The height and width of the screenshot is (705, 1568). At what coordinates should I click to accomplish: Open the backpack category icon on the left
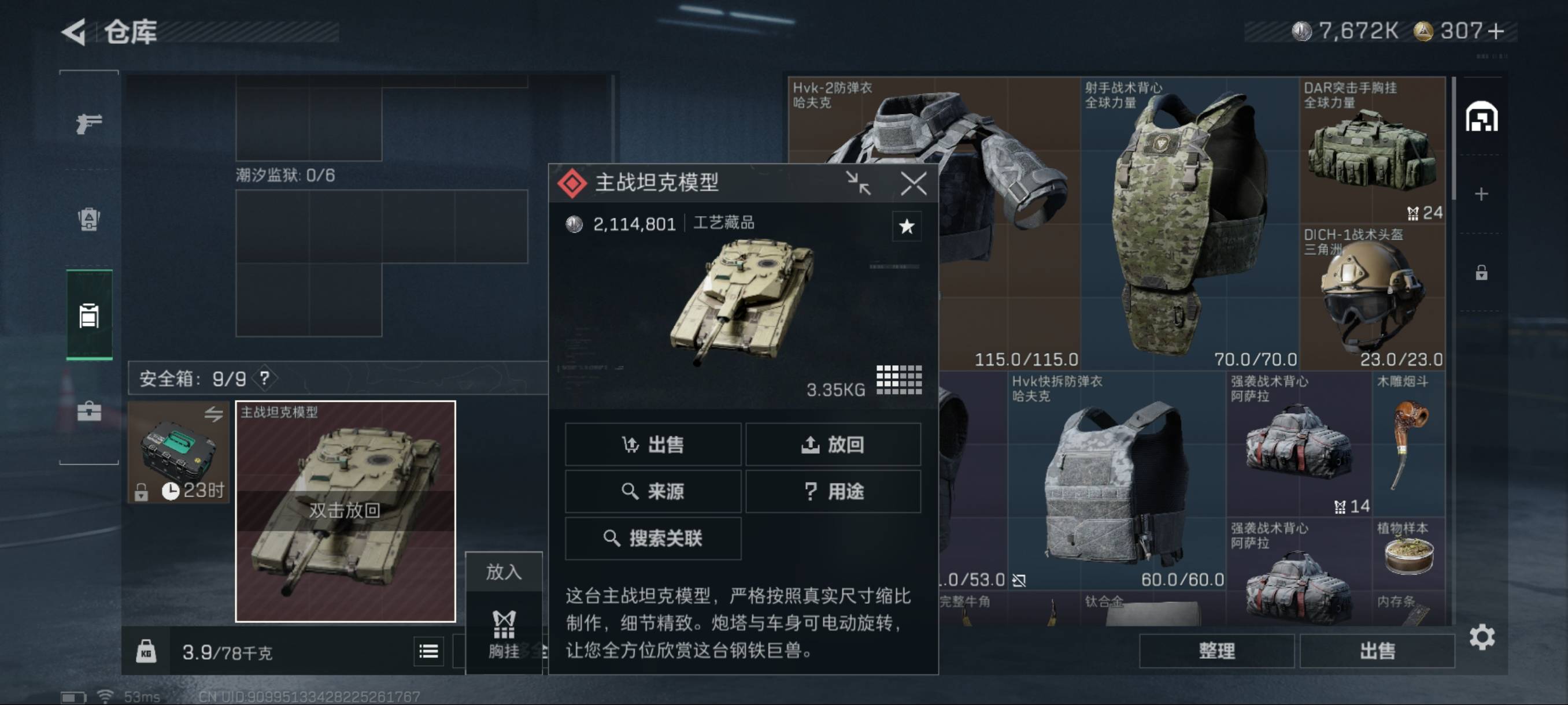(x=88, y=219)
